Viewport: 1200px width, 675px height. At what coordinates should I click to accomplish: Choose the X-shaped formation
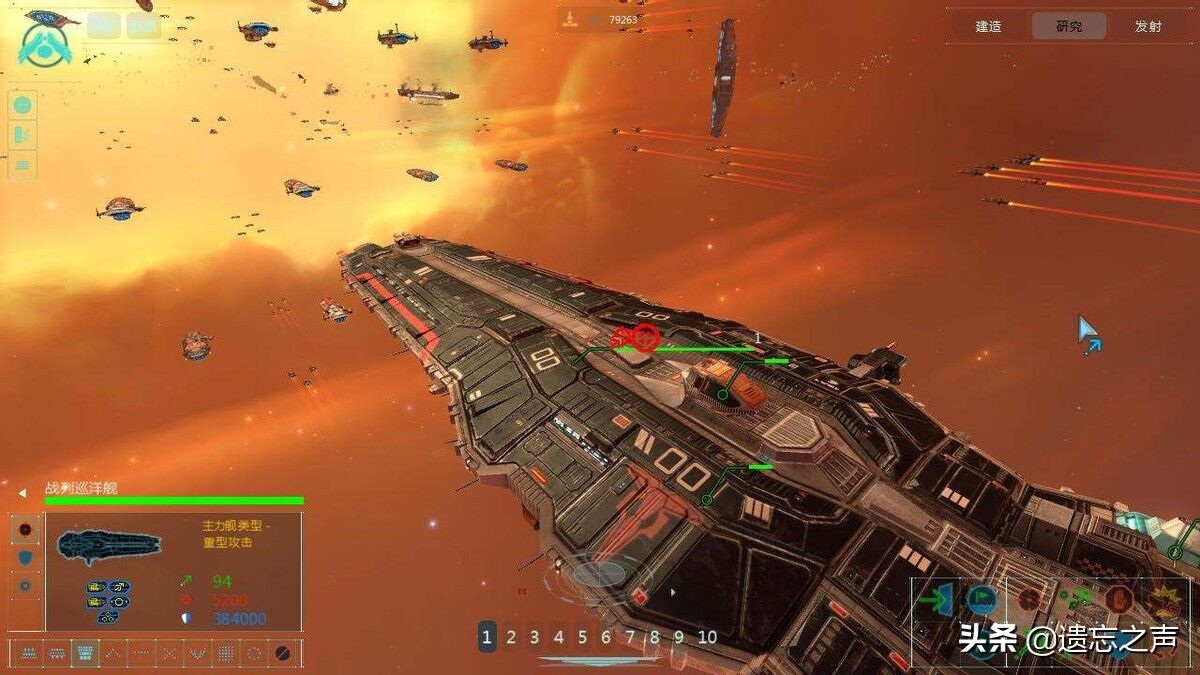(170, 653)
